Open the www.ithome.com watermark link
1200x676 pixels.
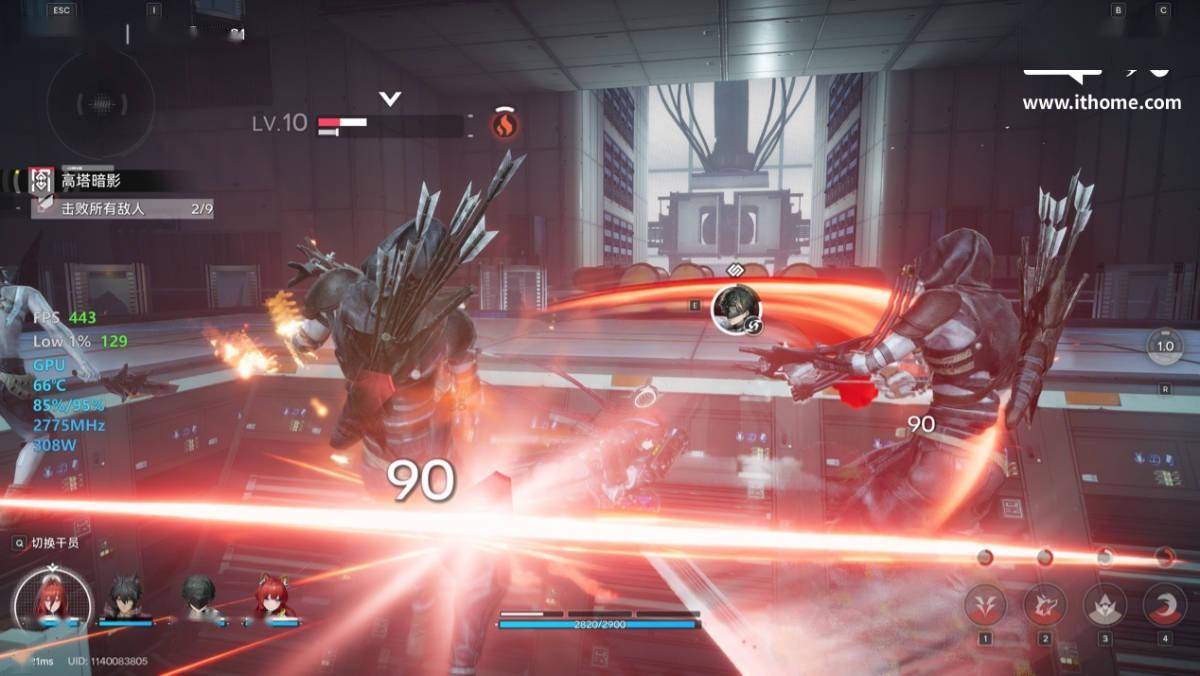coord(1101,102)
